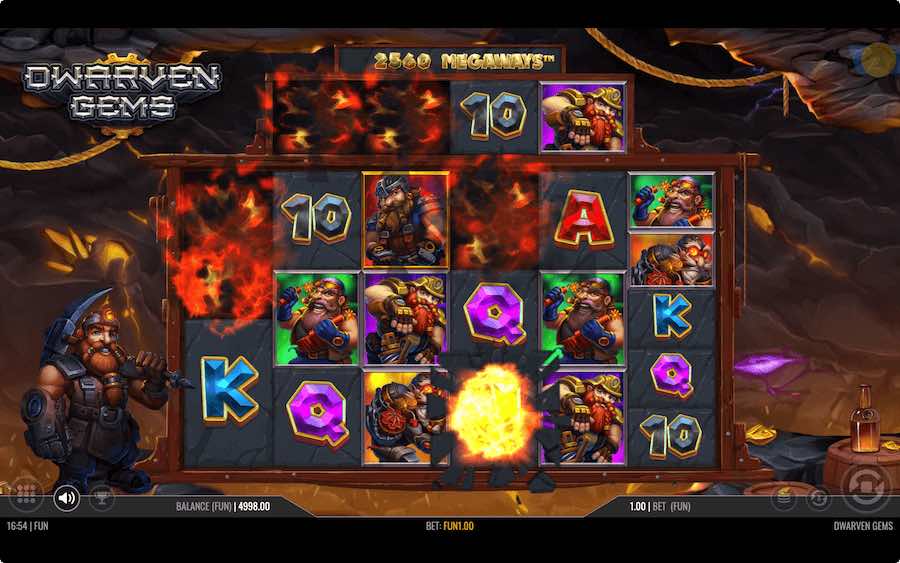This screenshot has width=900, height=563.
Task: Open the dotted grid menu button
Action: [27, 496]
